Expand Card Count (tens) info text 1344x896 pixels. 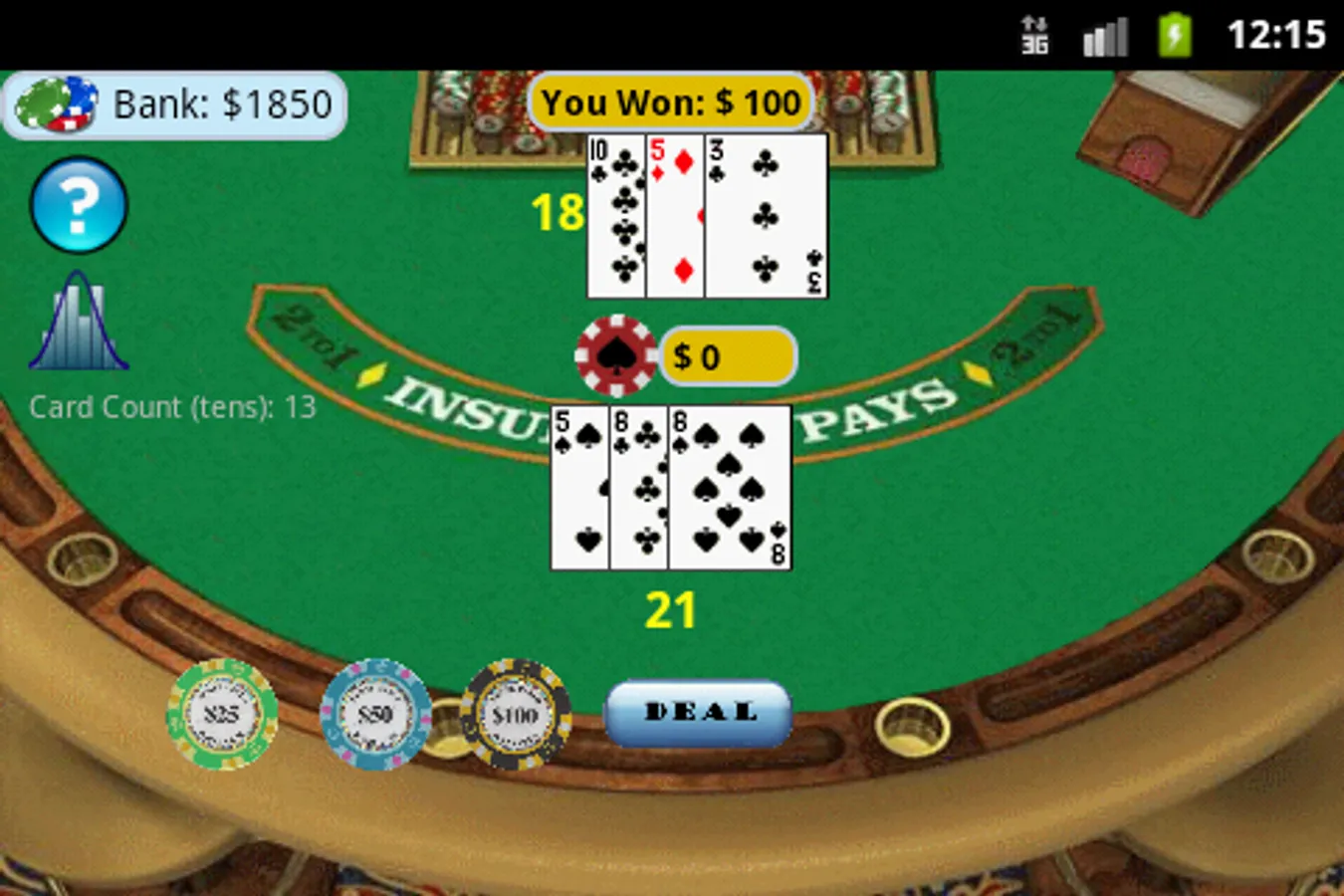[x=172, y=407]
